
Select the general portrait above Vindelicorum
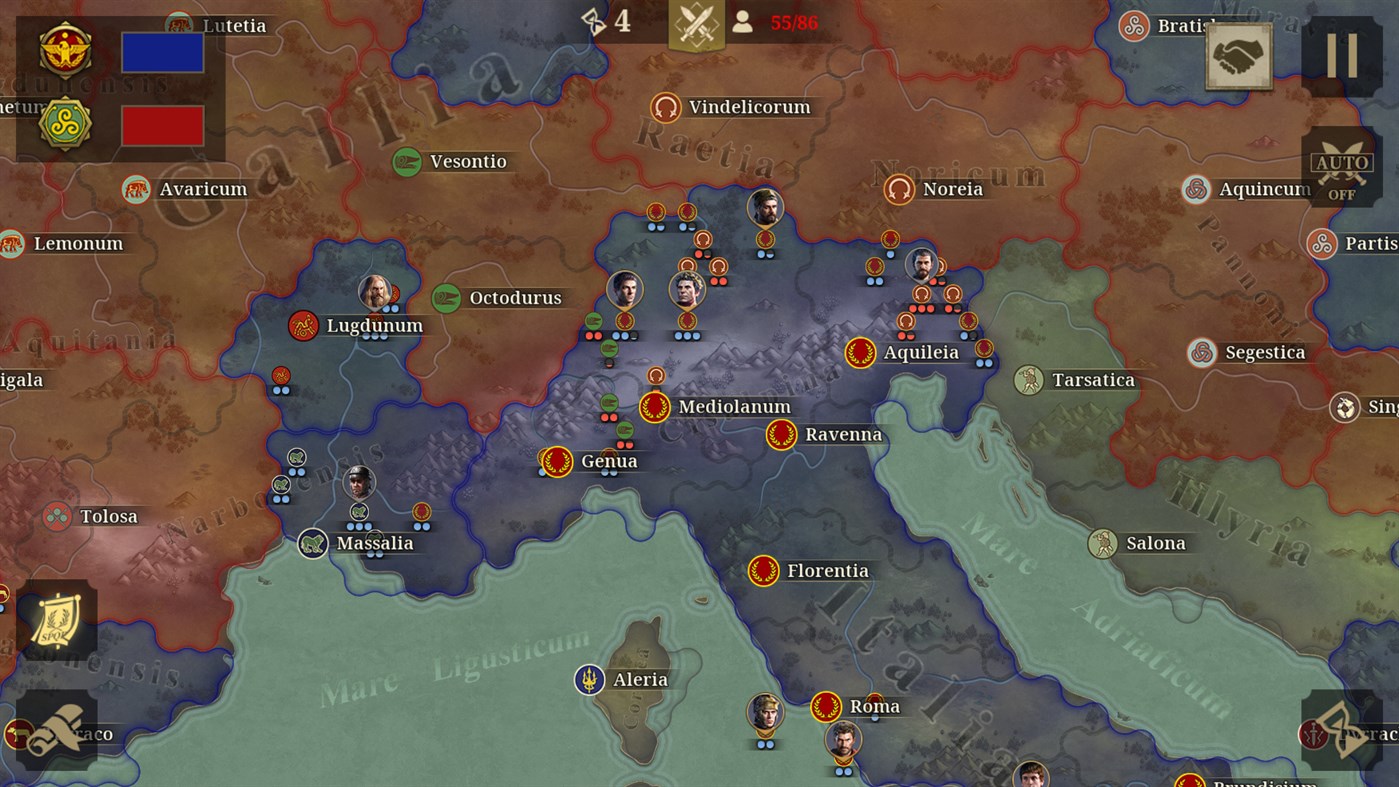click(x=764, y=206)
